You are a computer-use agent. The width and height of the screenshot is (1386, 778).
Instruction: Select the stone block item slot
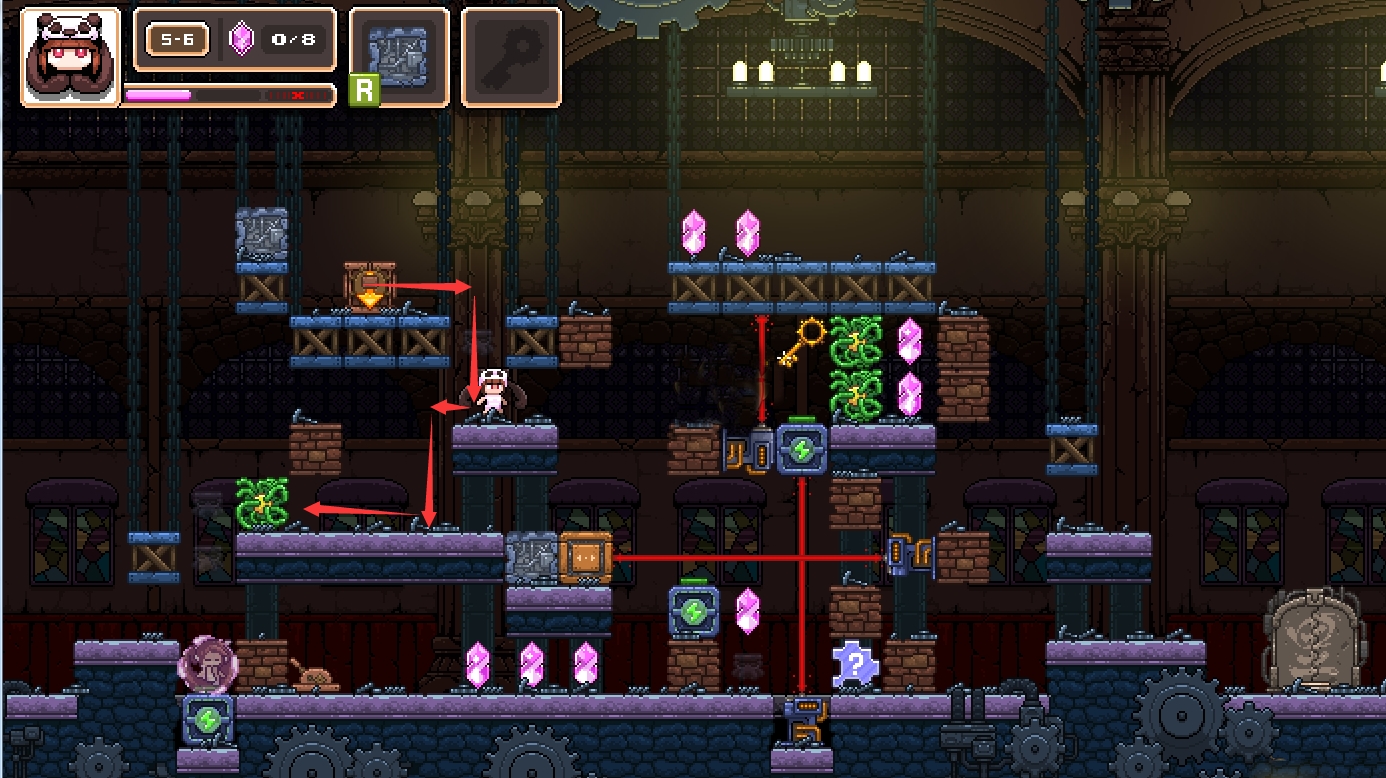(x=399, y=56)
